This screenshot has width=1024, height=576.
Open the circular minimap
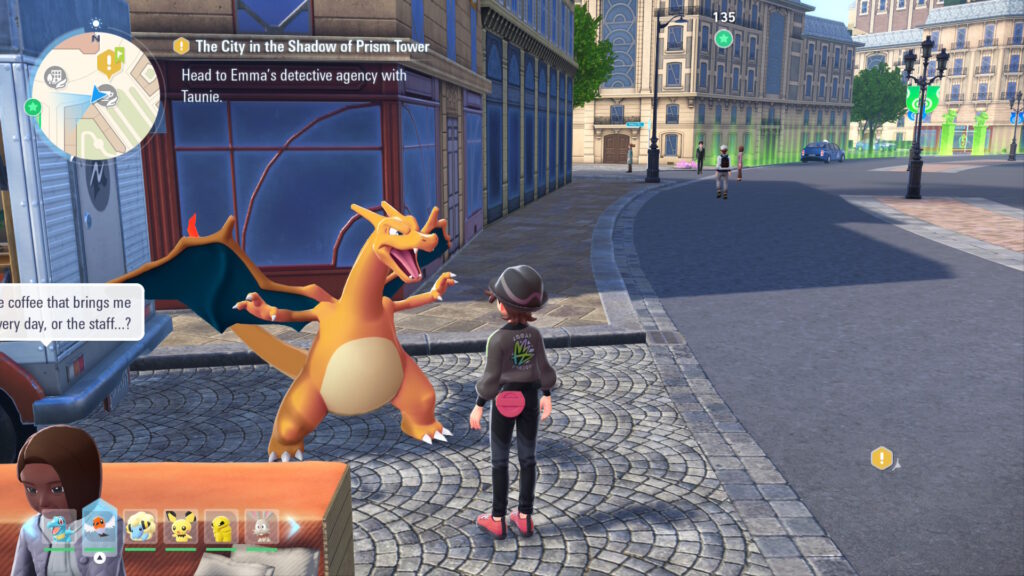[97, 95]
